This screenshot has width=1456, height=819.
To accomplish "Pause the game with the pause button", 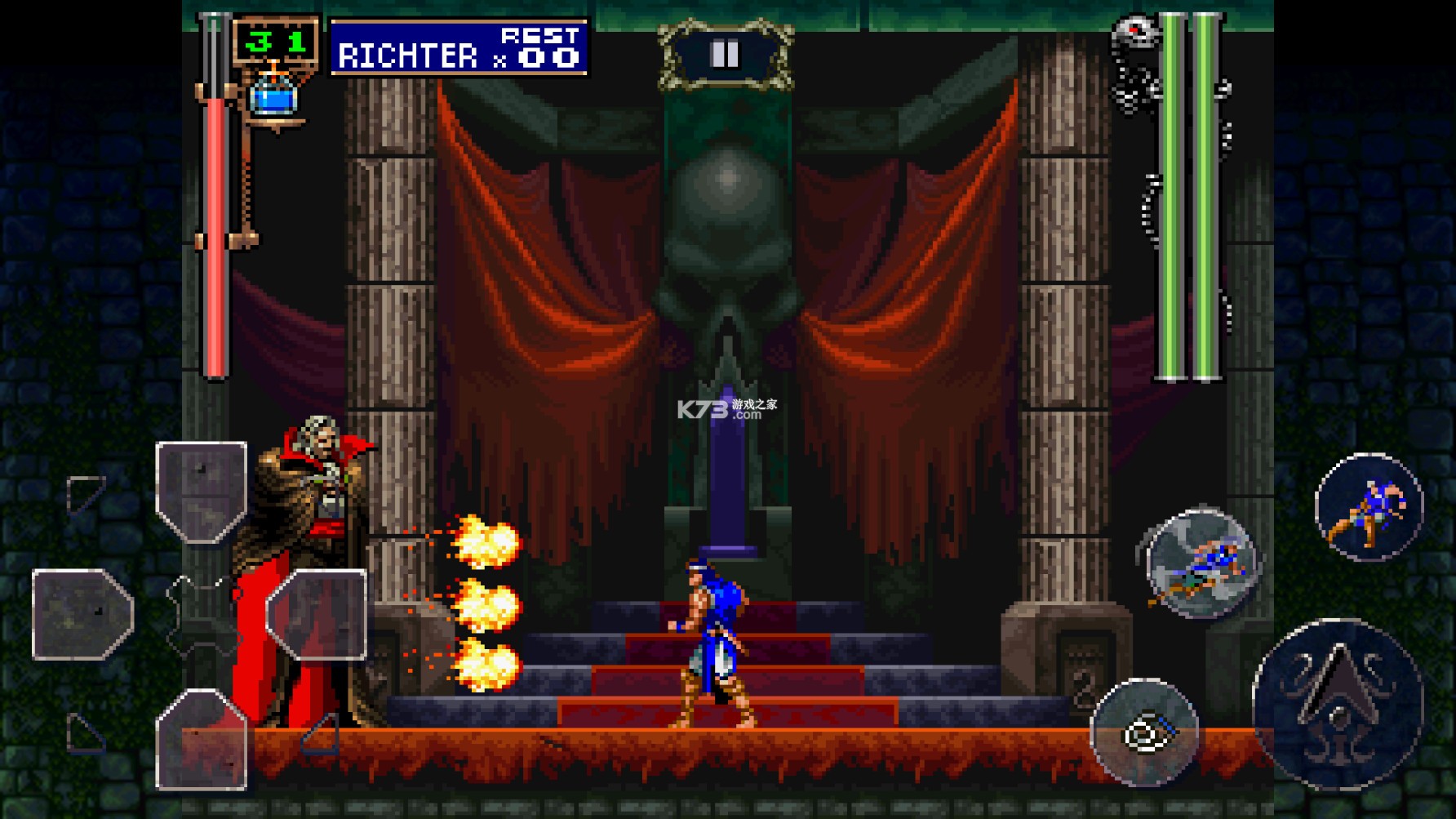I will click(x=725, y=55).
